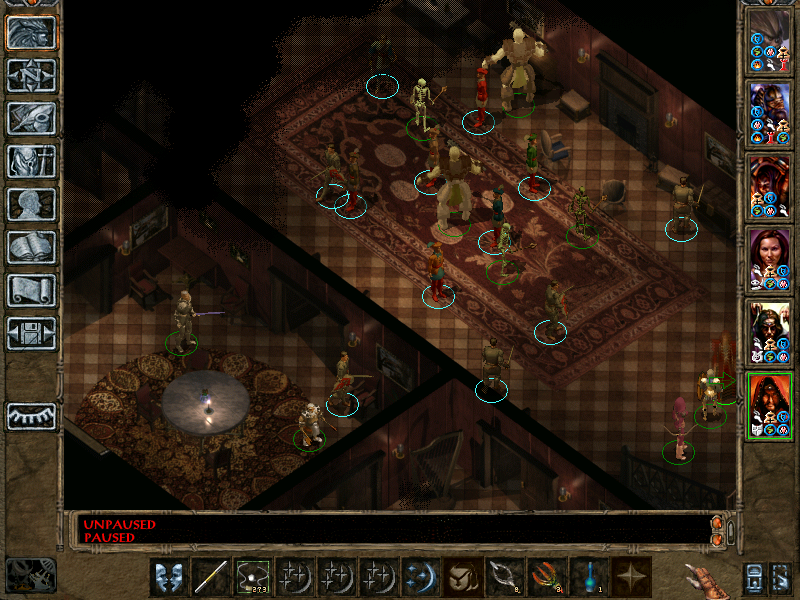Open the character record sheet

(32, 204)
